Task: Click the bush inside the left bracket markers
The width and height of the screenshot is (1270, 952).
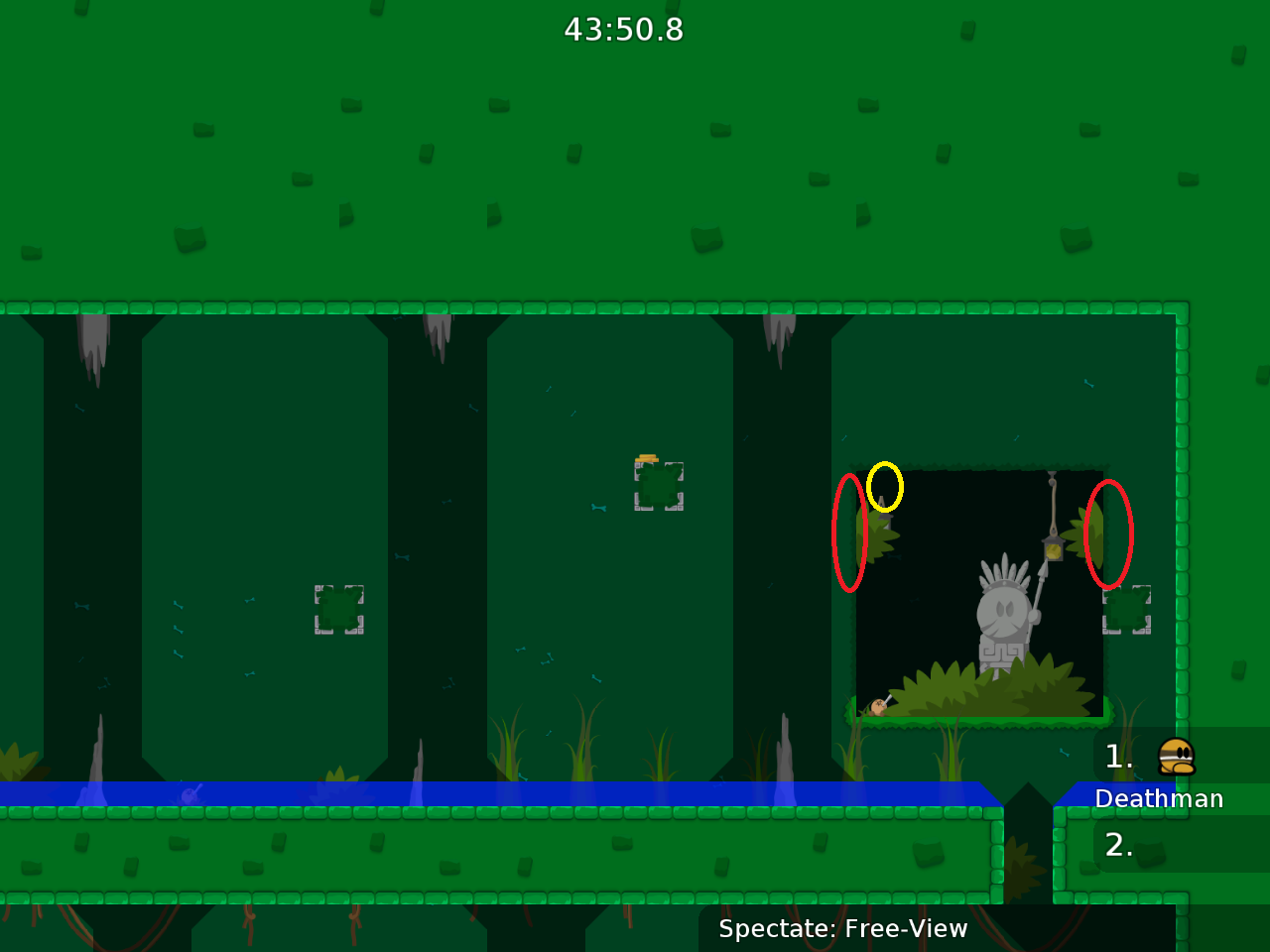Action: pyautogui.click(x=340, y=609)
